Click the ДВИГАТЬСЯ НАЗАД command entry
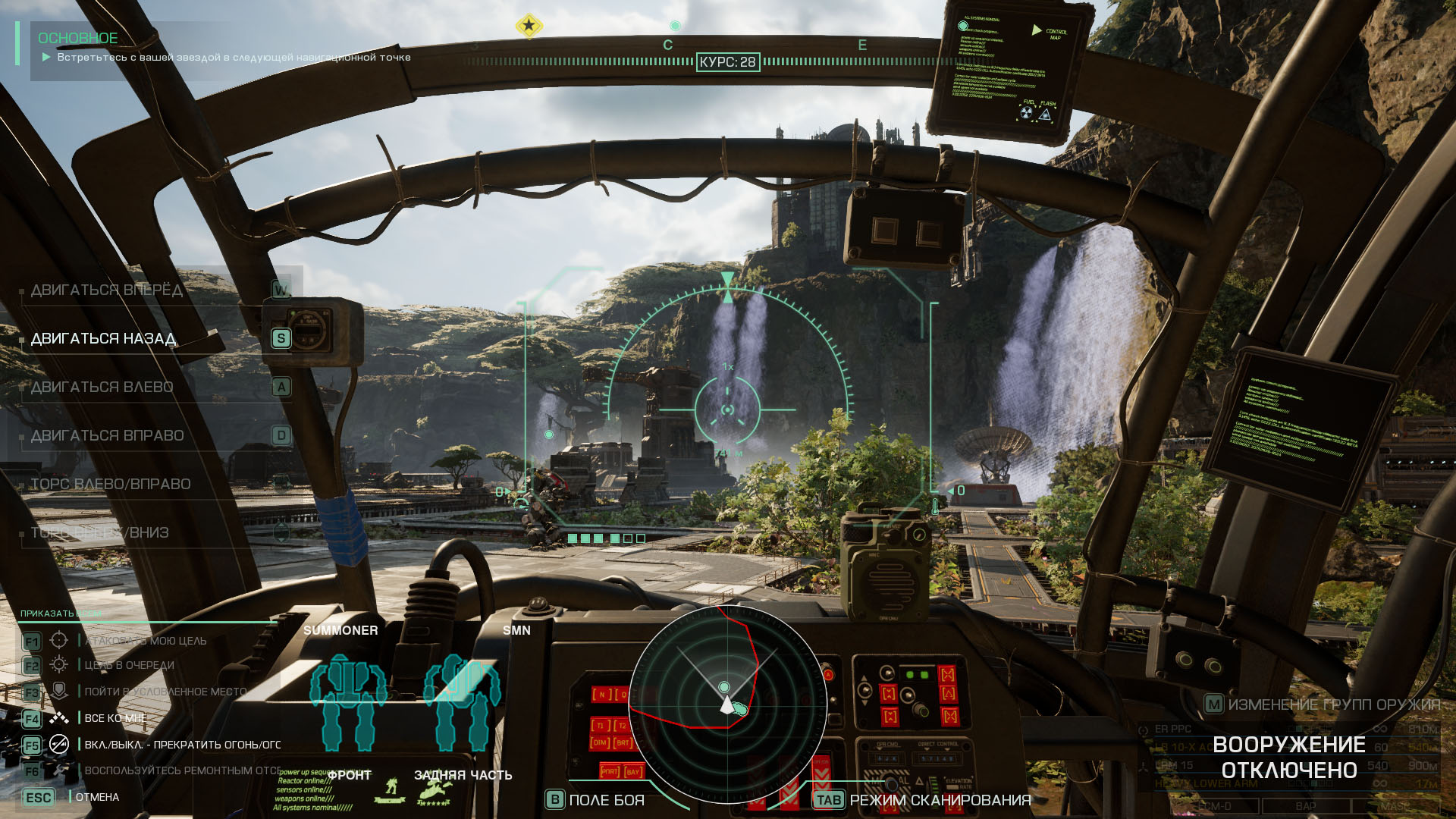This screenshot has width=1456, height=819. (104, 340)
